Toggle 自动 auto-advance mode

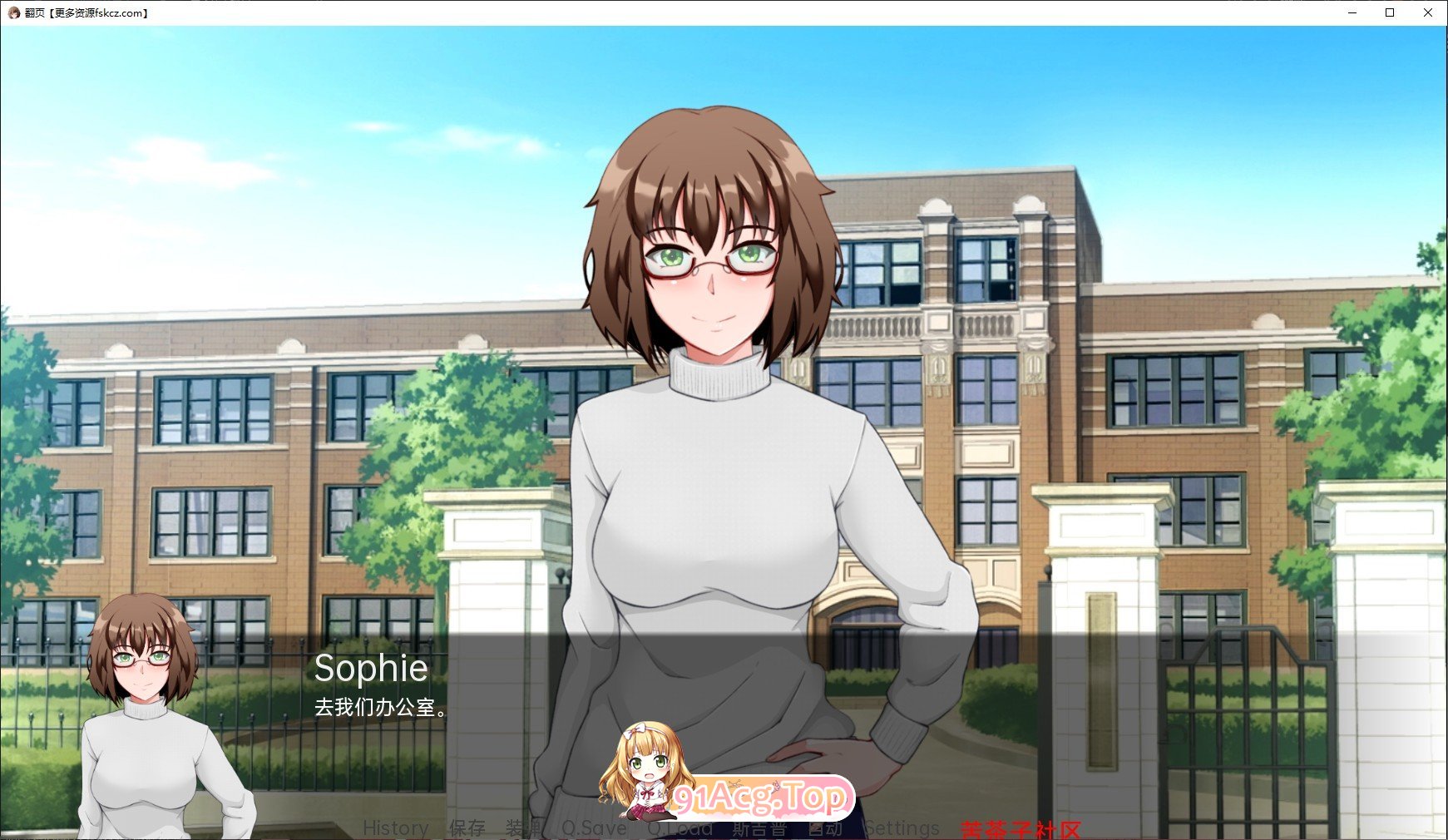tap(825, 828)
